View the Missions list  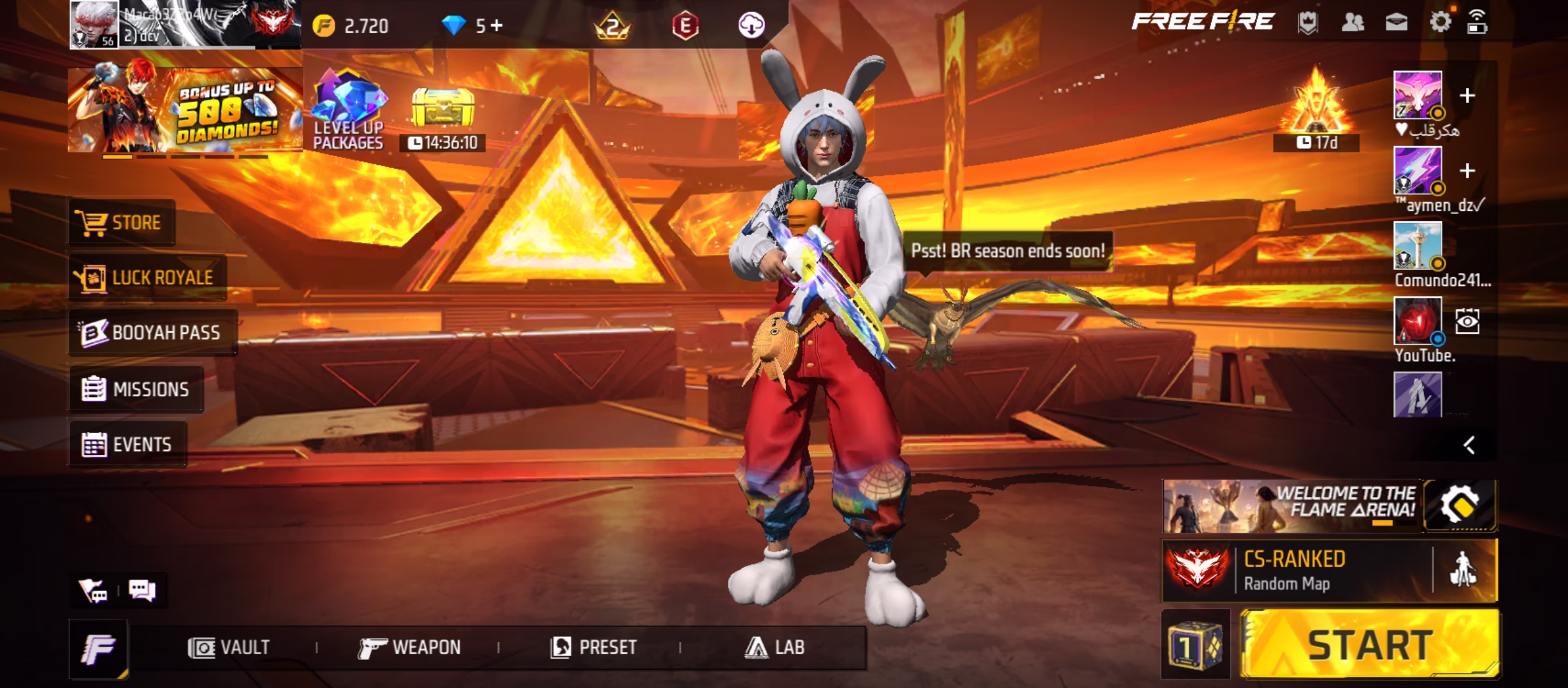pos(136,389)
